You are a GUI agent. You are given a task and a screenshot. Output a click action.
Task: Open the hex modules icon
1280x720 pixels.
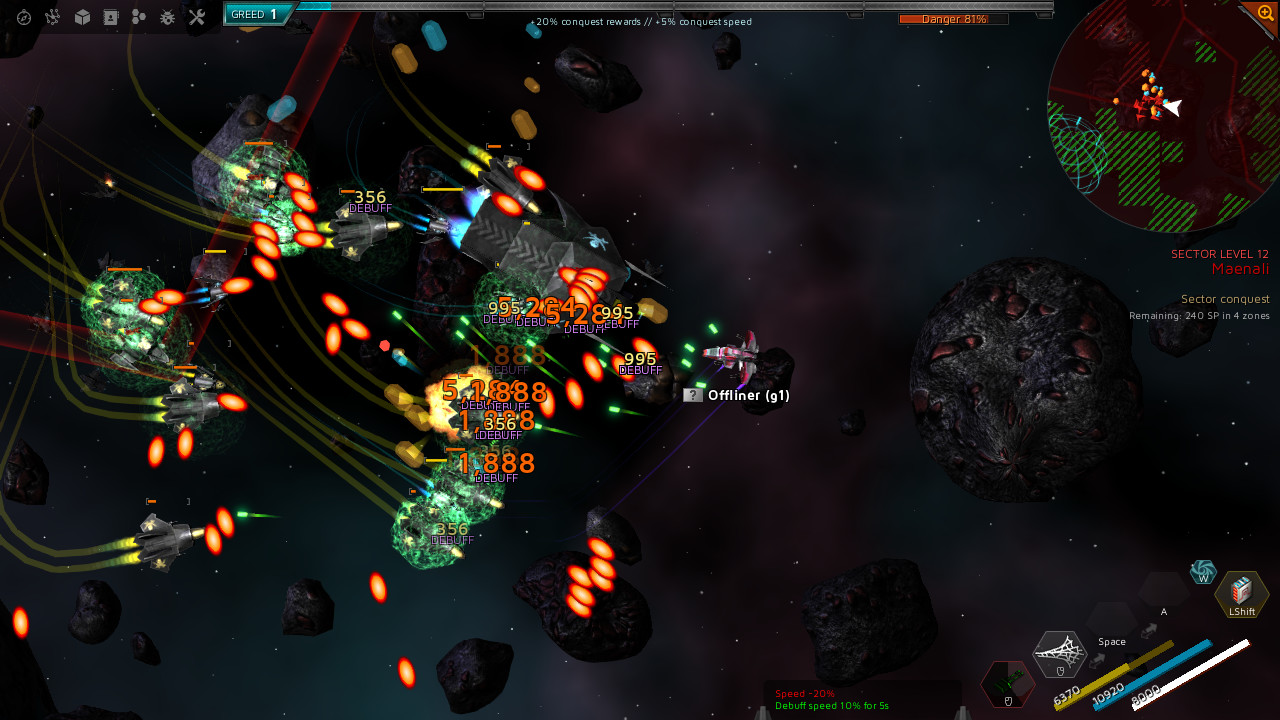tap(139, 17)
